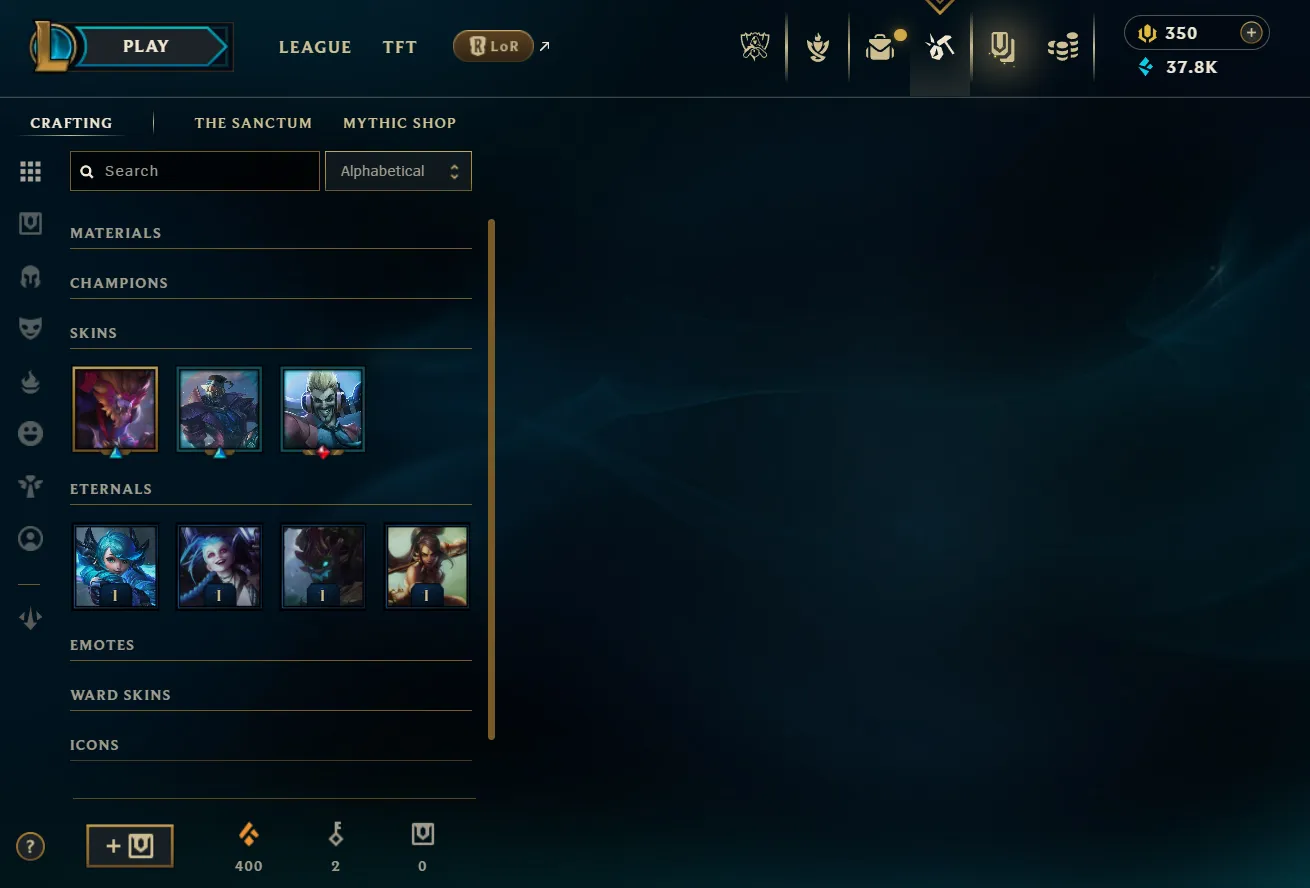Open the MYTHIC SHOP tab
Screen dimensions: 1310x888
(399, 122)
